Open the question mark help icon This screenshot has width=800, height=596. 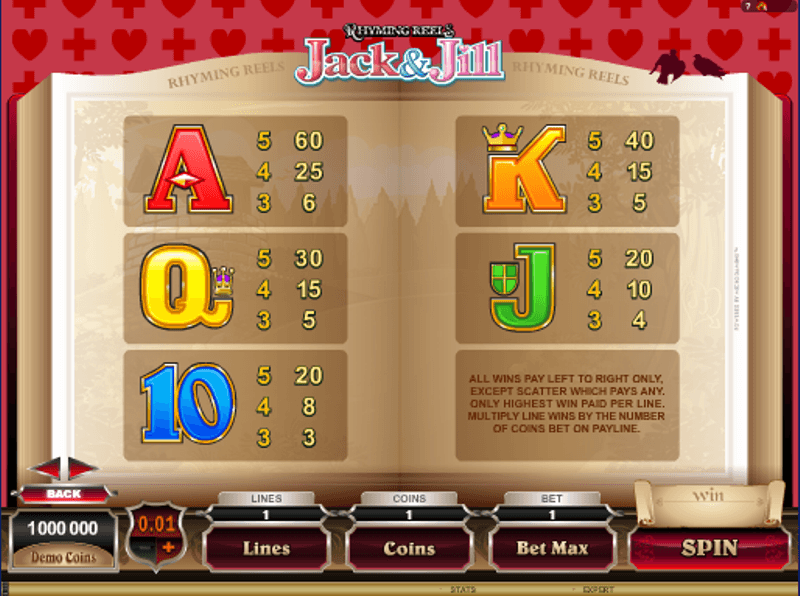tap(747, 6)
